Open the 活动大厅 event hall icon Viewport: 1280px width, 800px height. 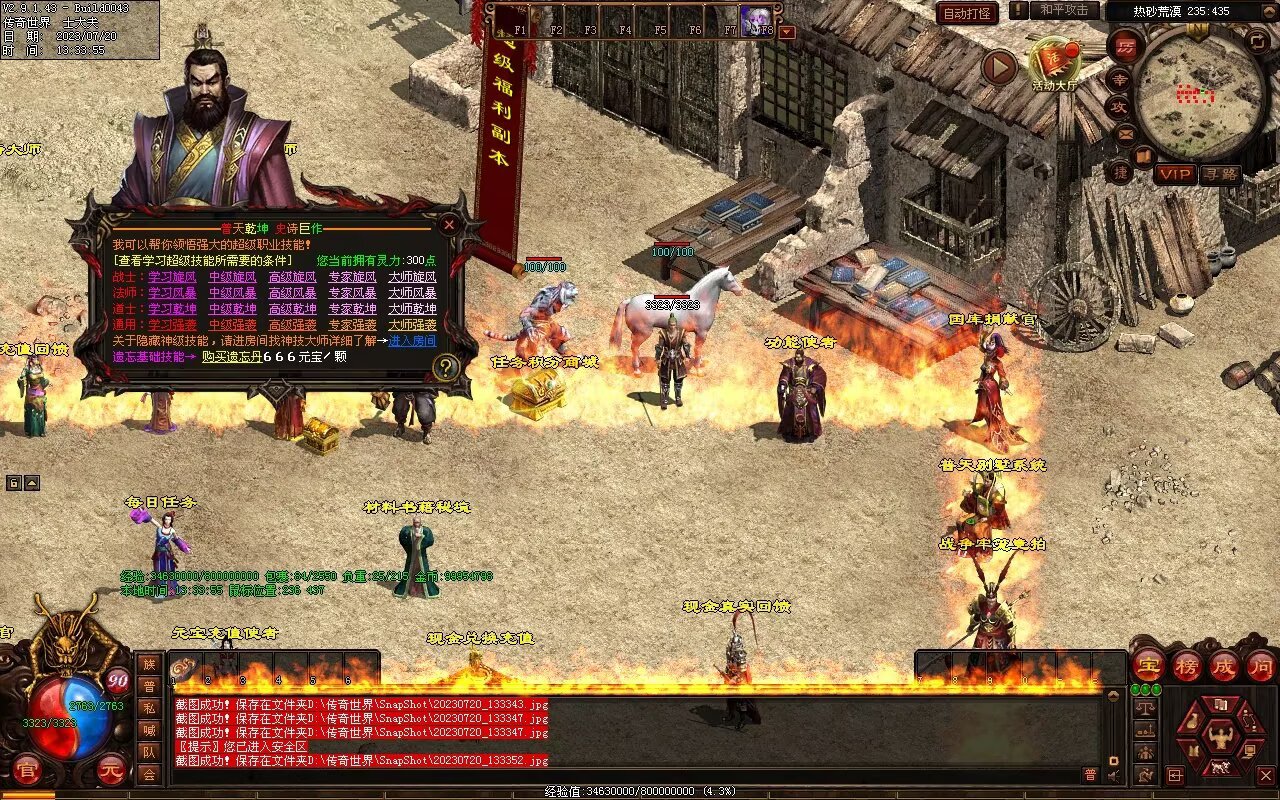coord(1055,64)
